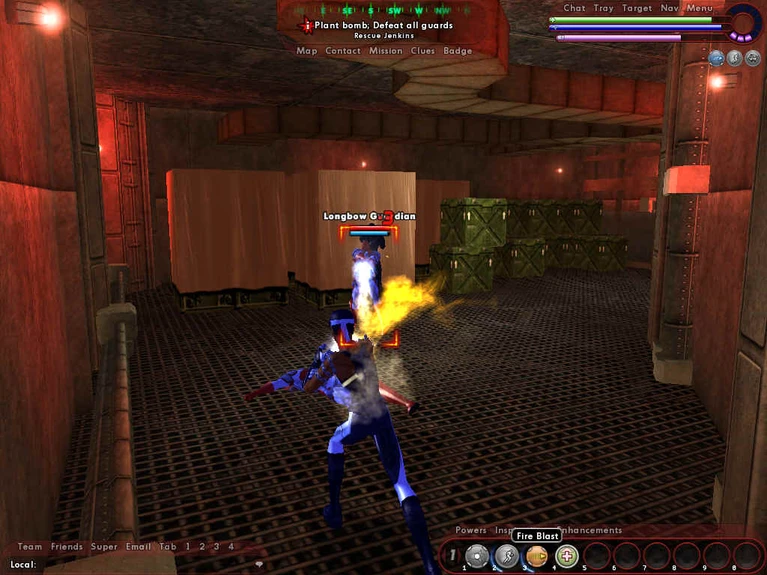Viewport: 767px width, 575px height.
Task: Open the main Menu
Action: pyautogui.click(x=700, y=8)
